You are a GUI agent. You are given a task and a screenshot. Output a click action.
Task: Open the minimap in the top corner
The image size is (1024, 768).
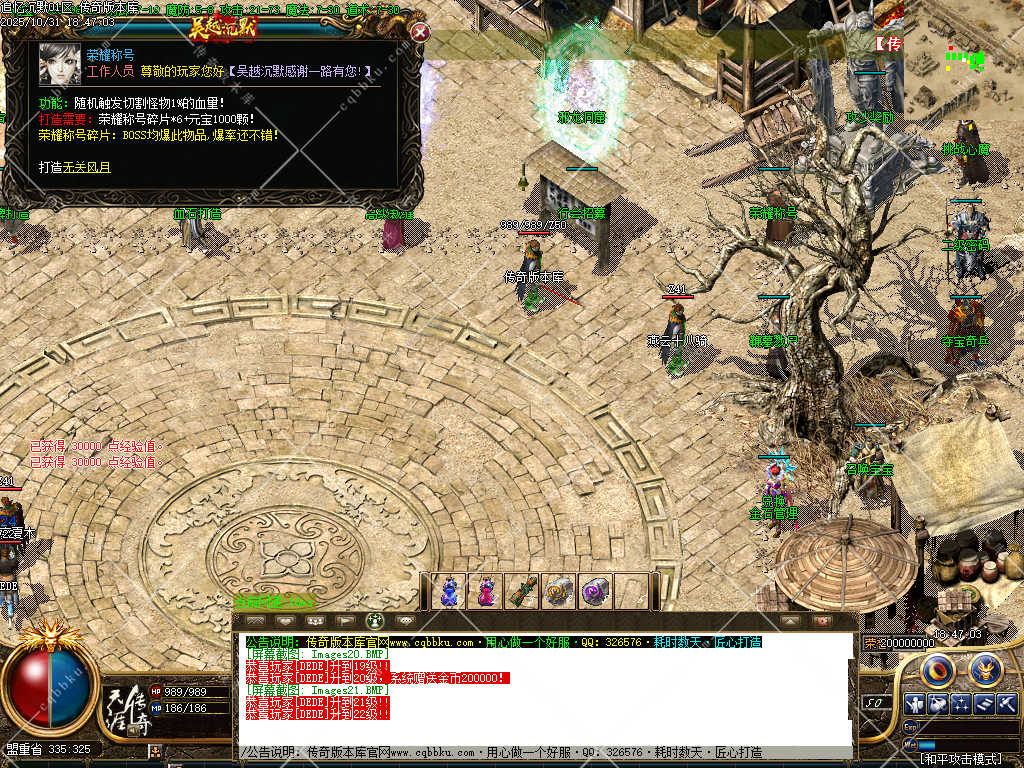click(964, 60)
